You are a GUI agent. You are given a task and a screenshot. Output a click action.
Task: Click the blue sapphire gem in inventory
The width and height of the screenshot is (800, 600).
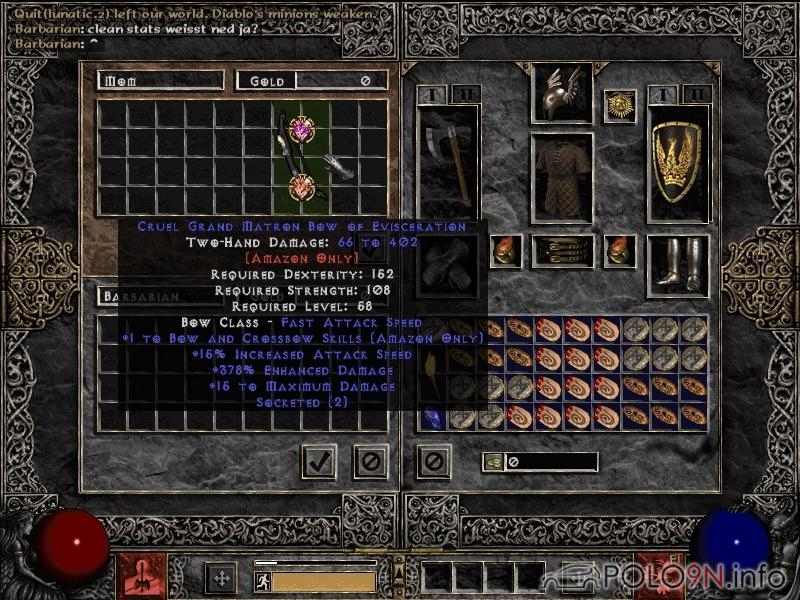click(x=432, y=416)
